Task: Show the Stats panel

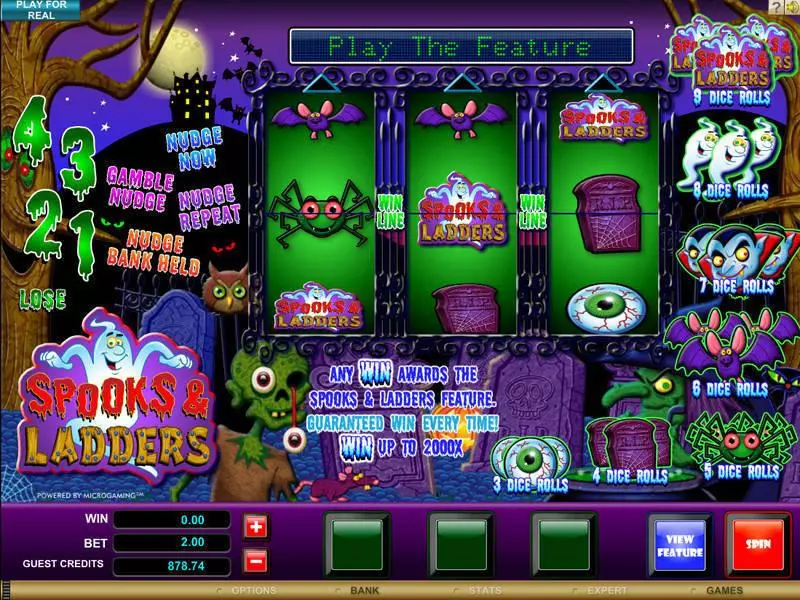Action: (x=485, y=591)
